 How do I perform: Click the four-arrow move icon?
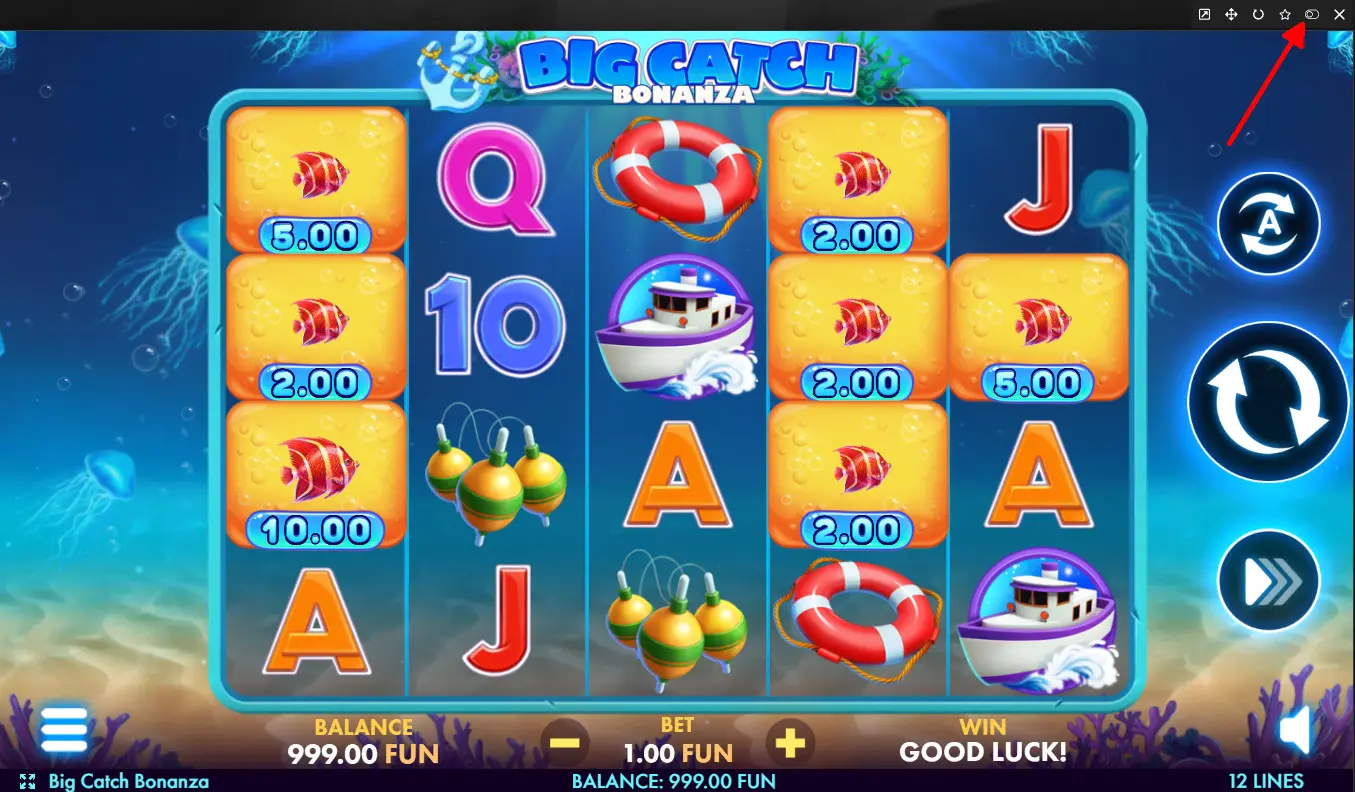tap(1231, 15)
